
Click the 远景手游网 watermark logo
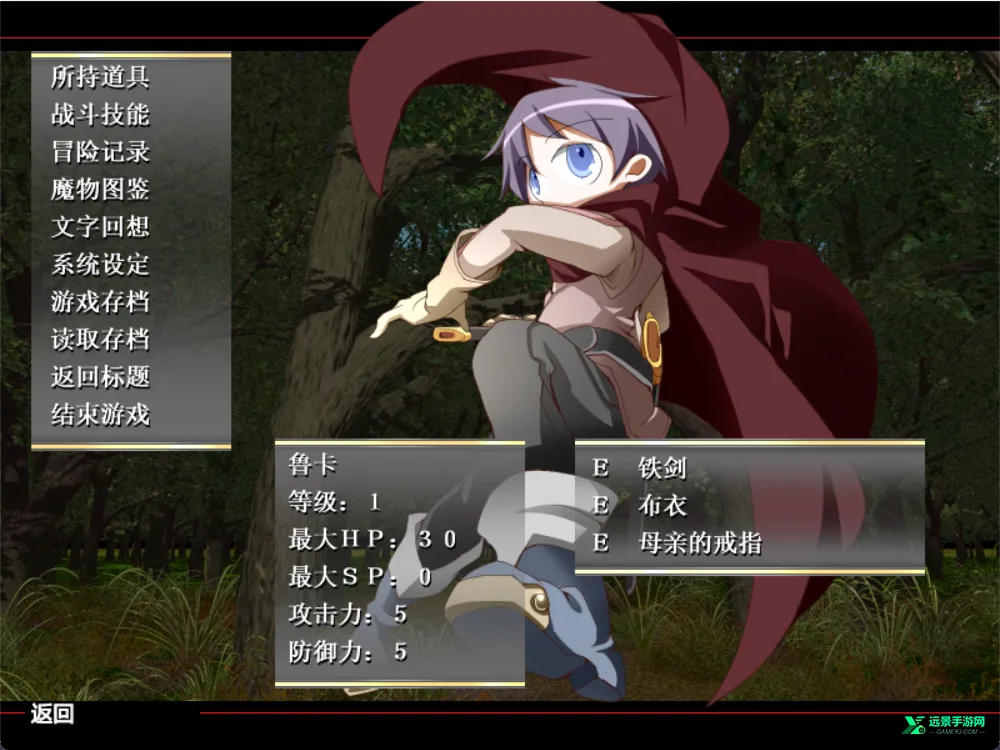pos(944,726)
